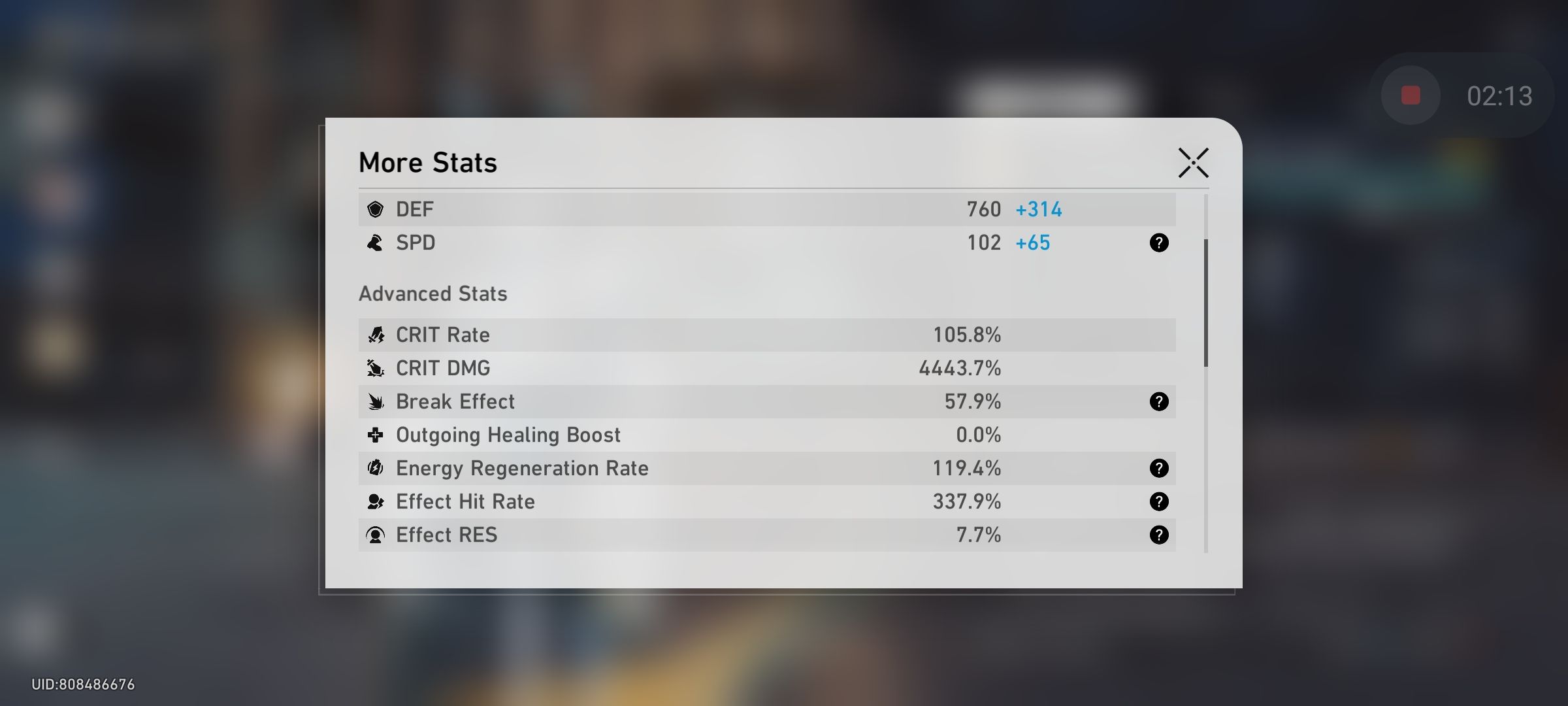Click the Effect Hit Rate icon

tap(376, 501)
